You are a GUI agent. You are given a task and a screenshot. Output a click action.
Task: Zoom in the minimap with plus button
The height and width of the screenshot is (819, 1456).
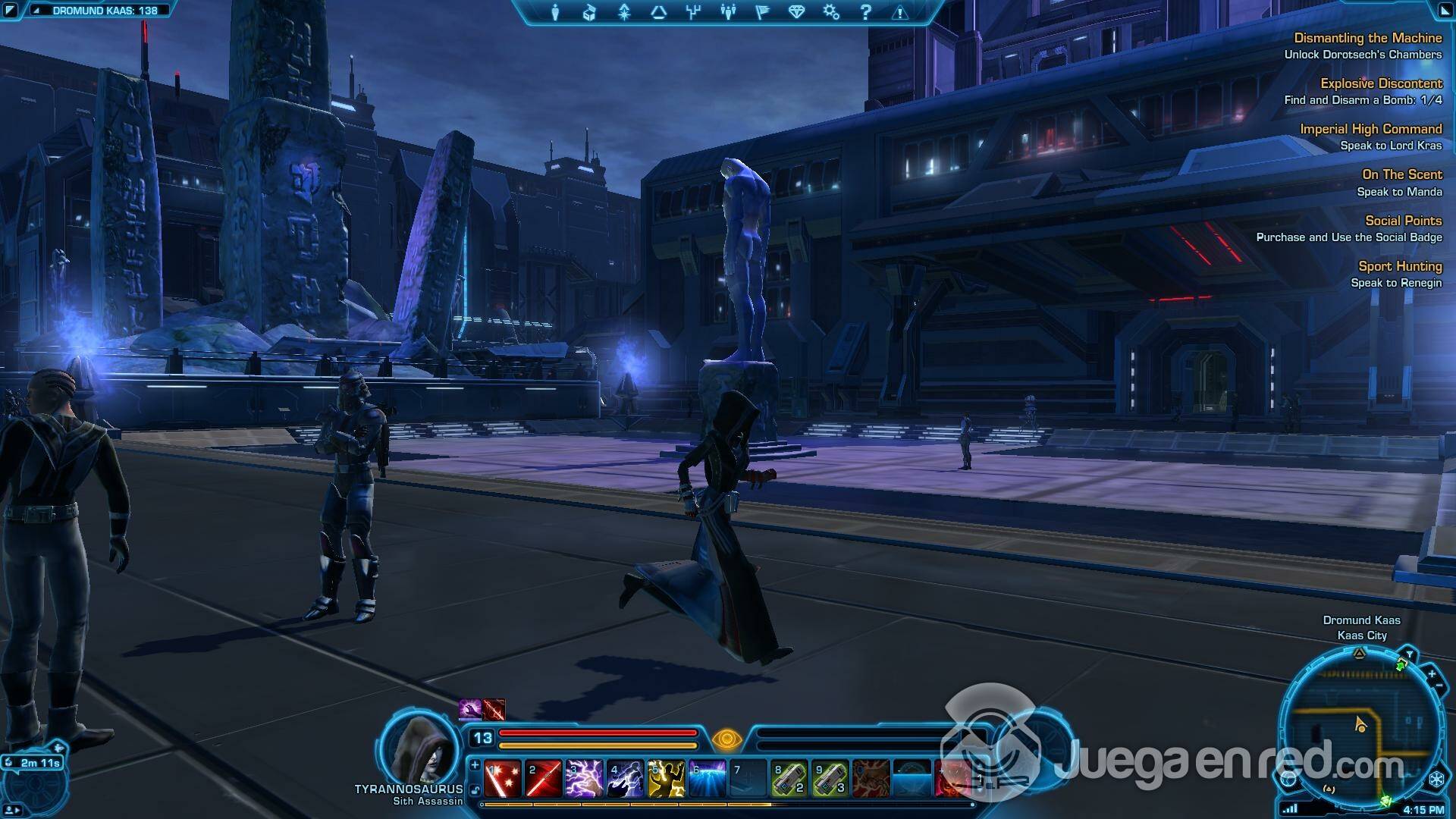pyautogui.click(x=1432, y=673)
